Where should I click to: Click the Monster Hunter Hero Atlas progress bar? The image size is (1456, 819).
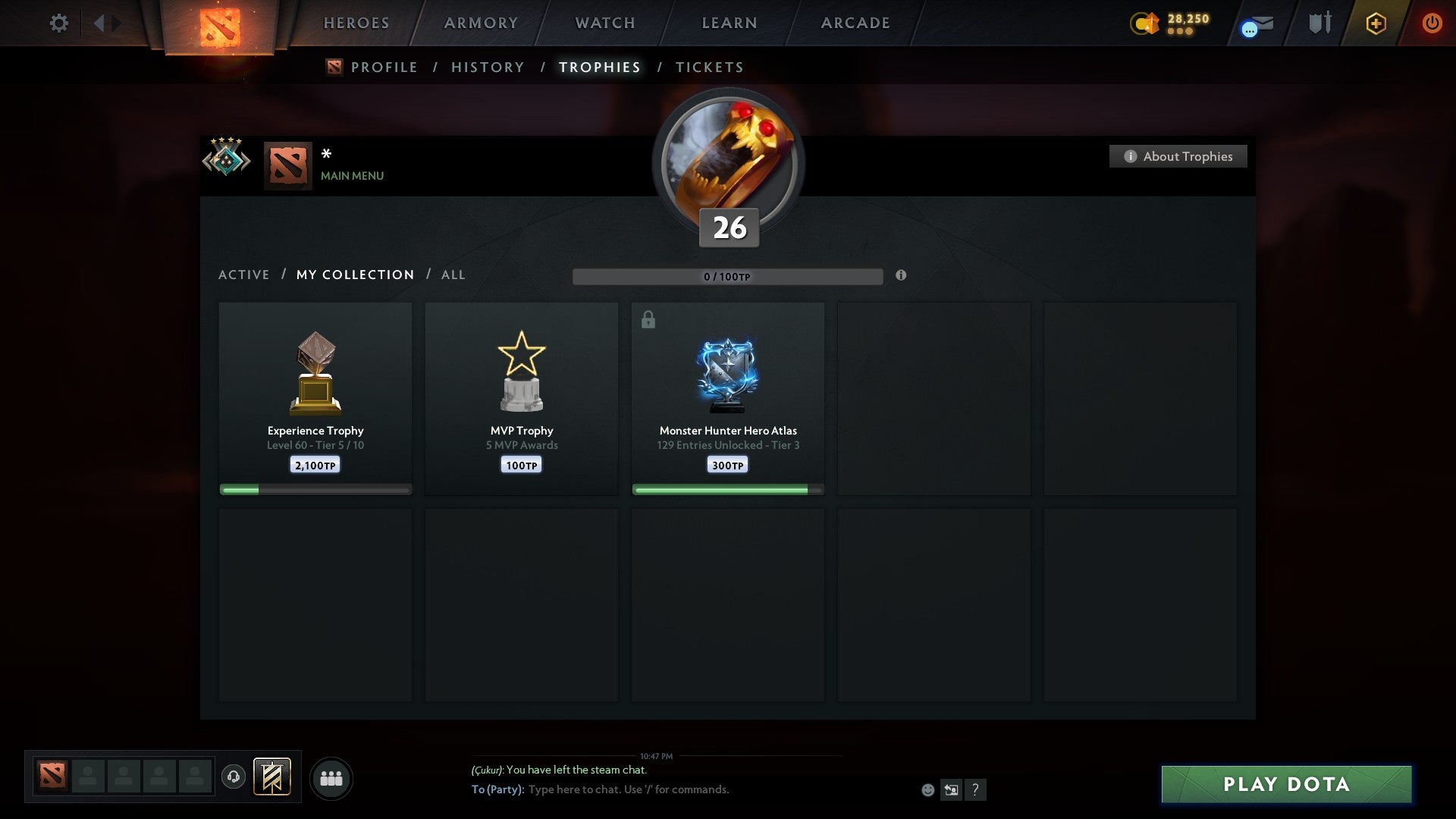tap(727, 490)
